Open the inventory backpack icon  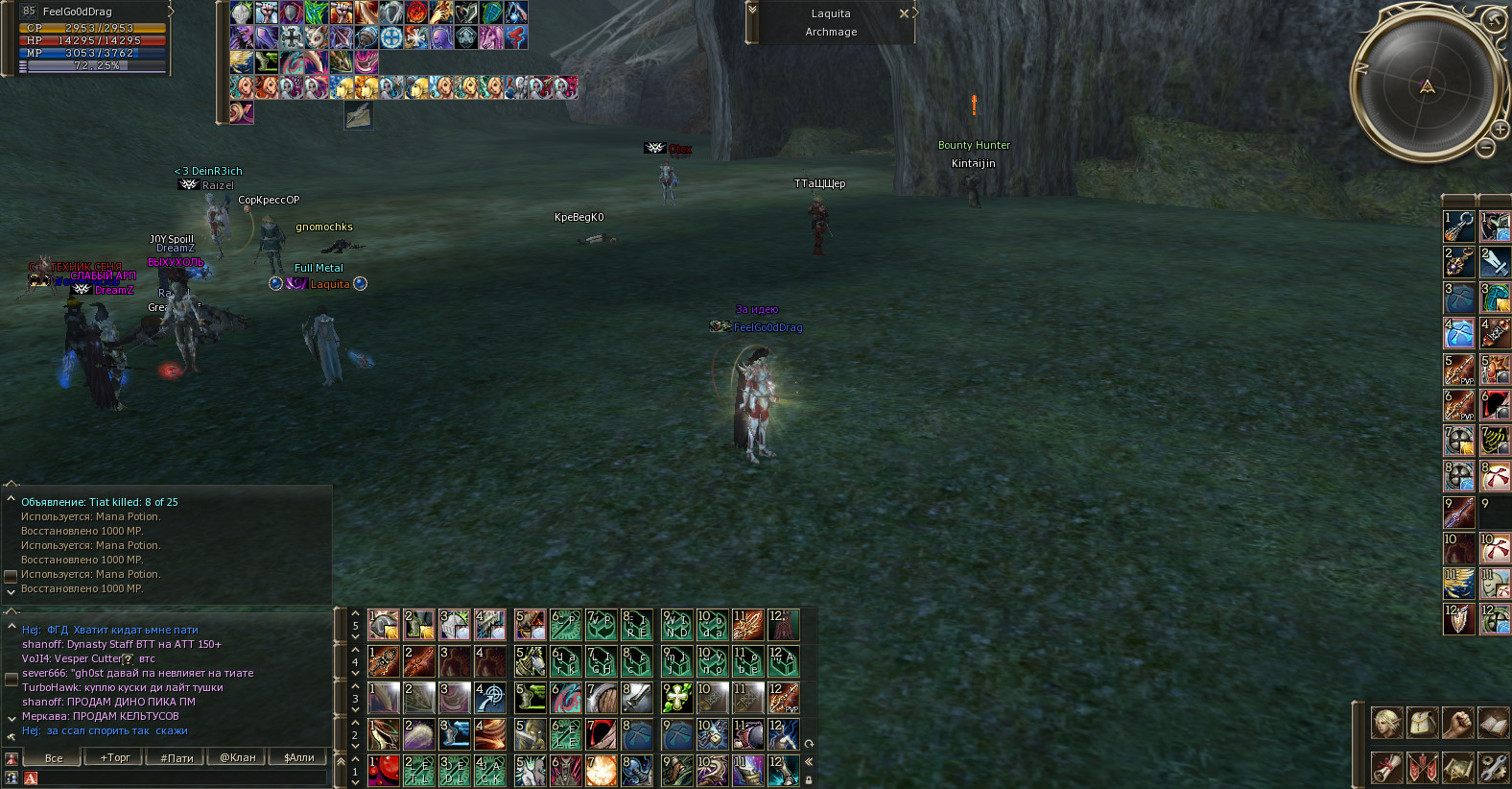point(1422,723)
